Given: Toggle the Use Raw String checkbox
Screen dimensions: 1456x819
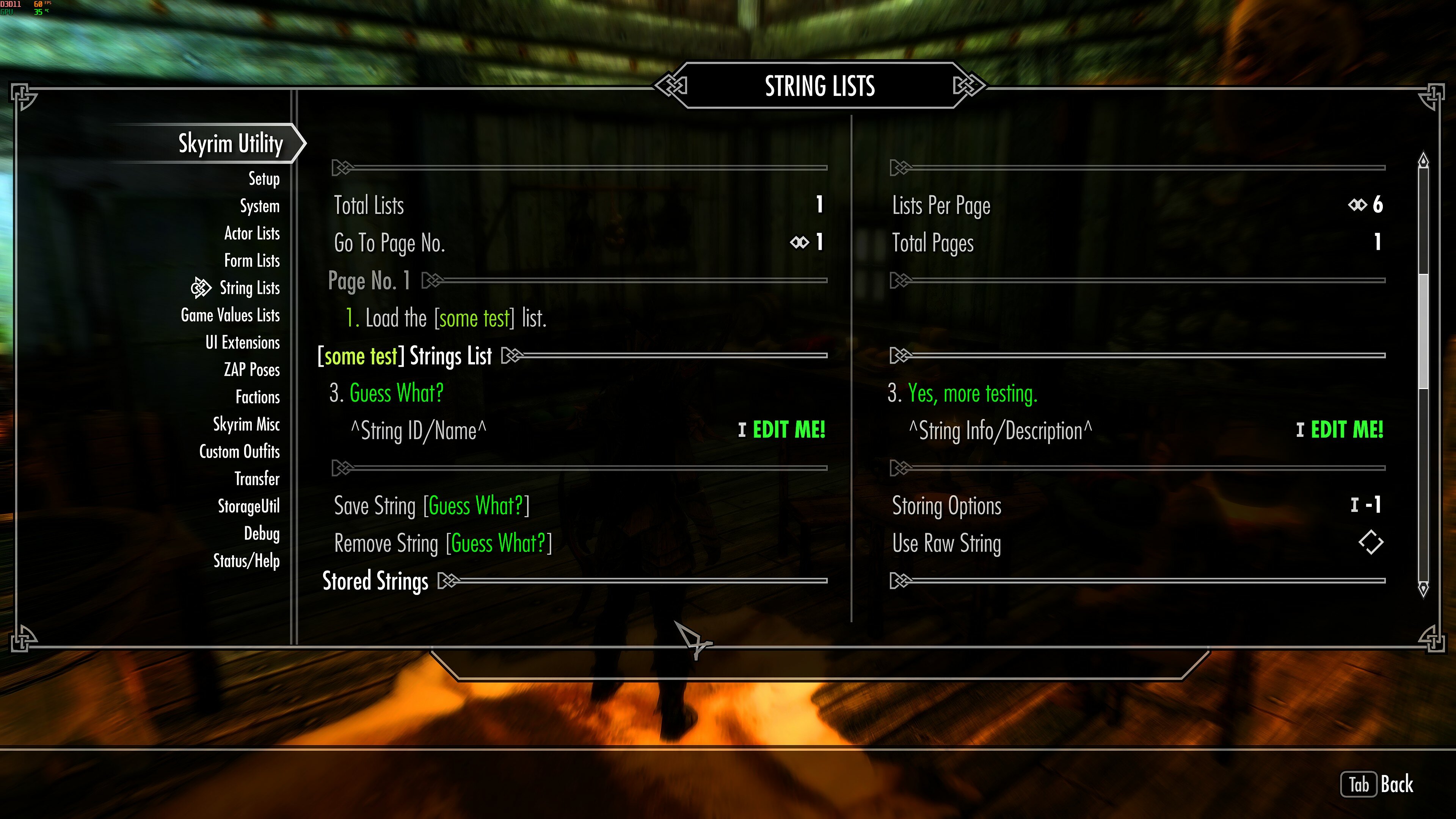Looking at the screenshot, I should tap(1371, 543).
